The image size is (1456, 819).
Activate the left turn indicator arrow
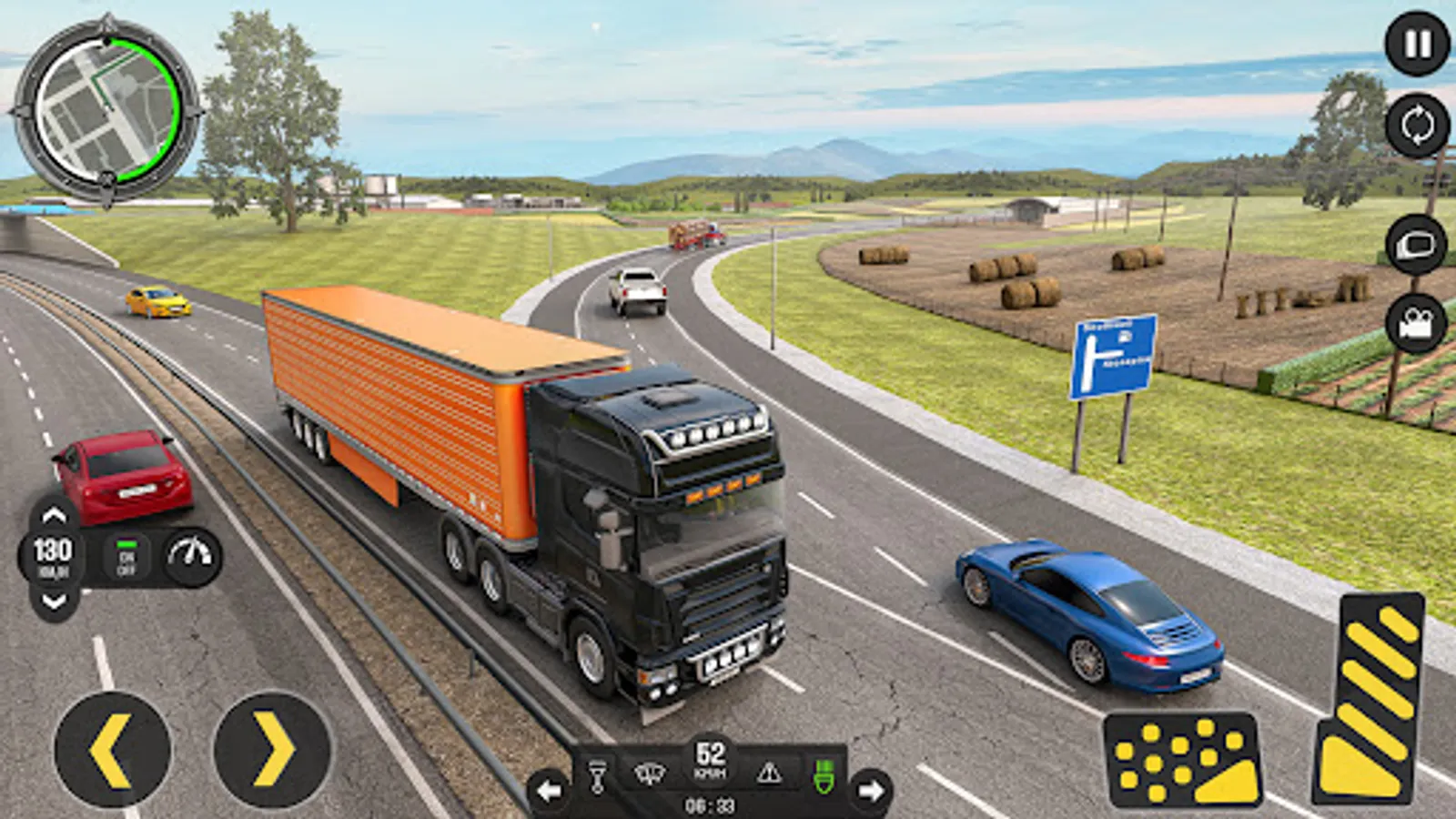coord(549,791)
